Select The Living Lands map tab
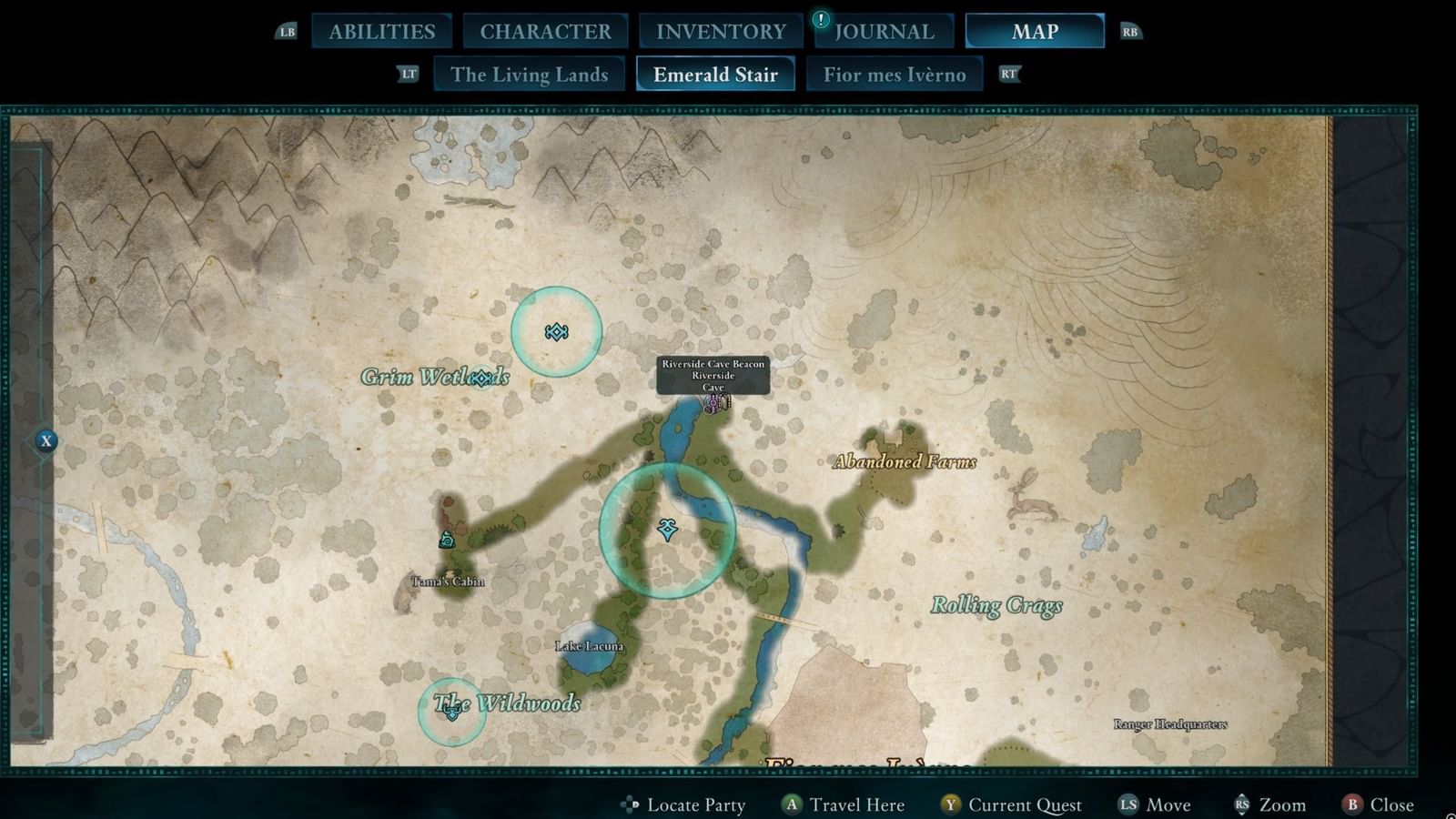The width and height of the screenshot is (1456, 819). [529, 75]
